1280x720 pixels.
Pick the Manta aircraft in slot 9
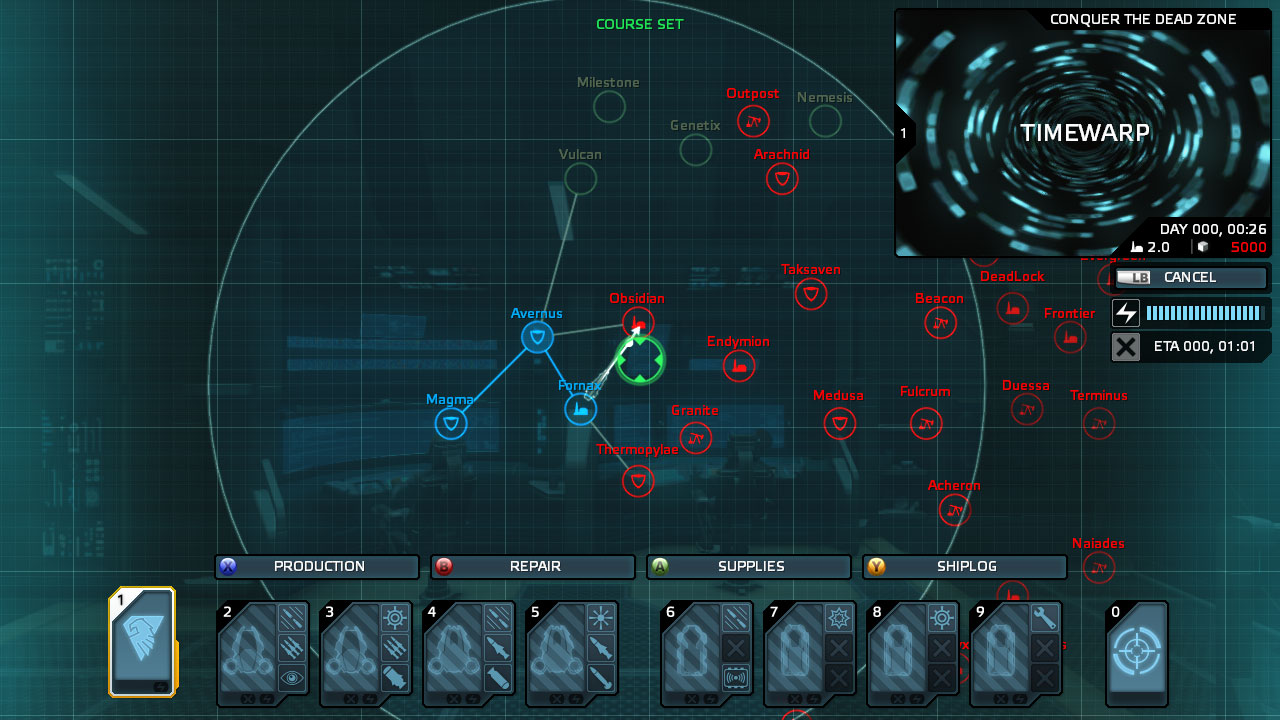click(1016, 654)
